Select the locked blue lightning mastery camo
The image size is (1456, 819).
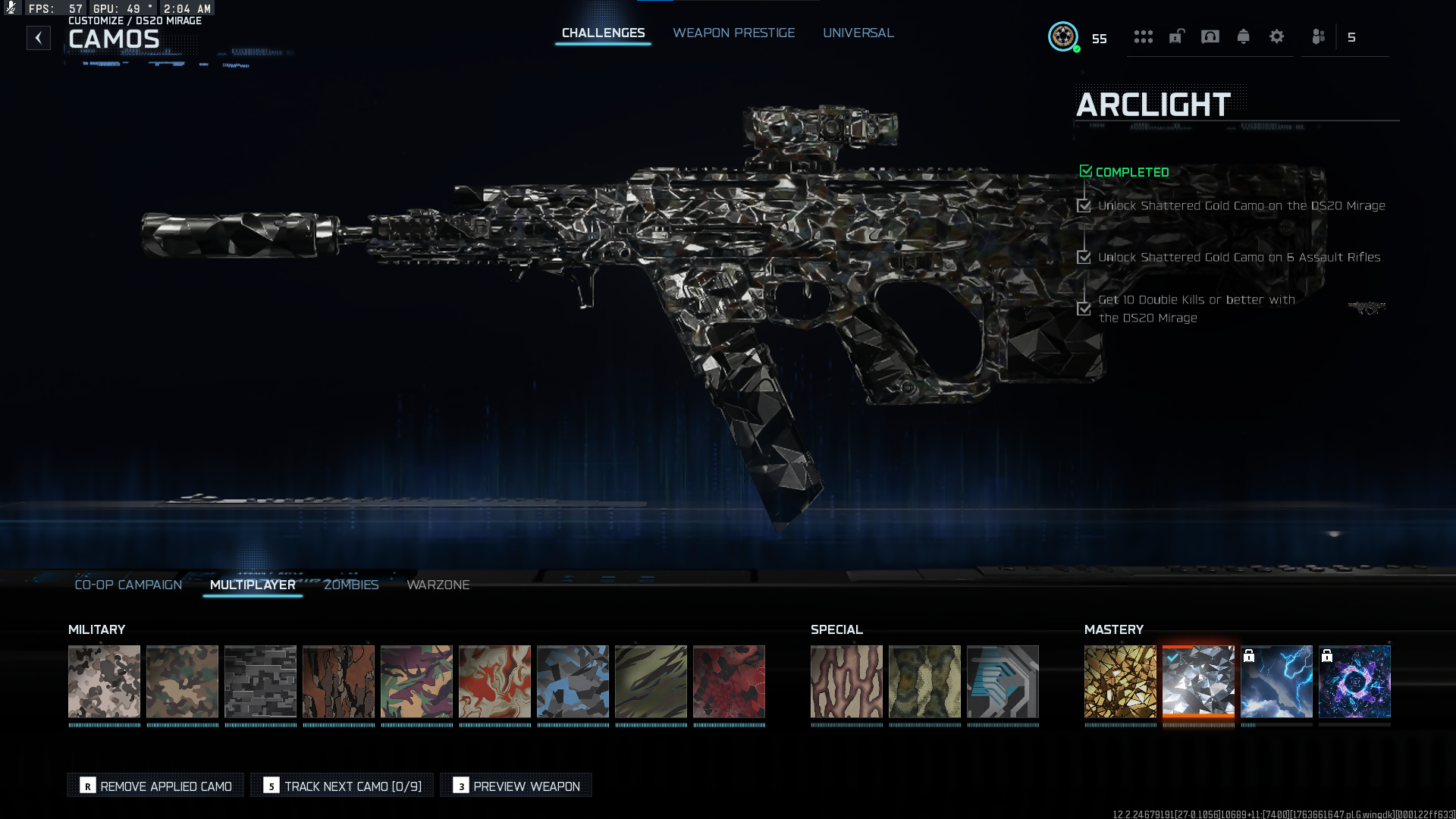click(1276, 681)
